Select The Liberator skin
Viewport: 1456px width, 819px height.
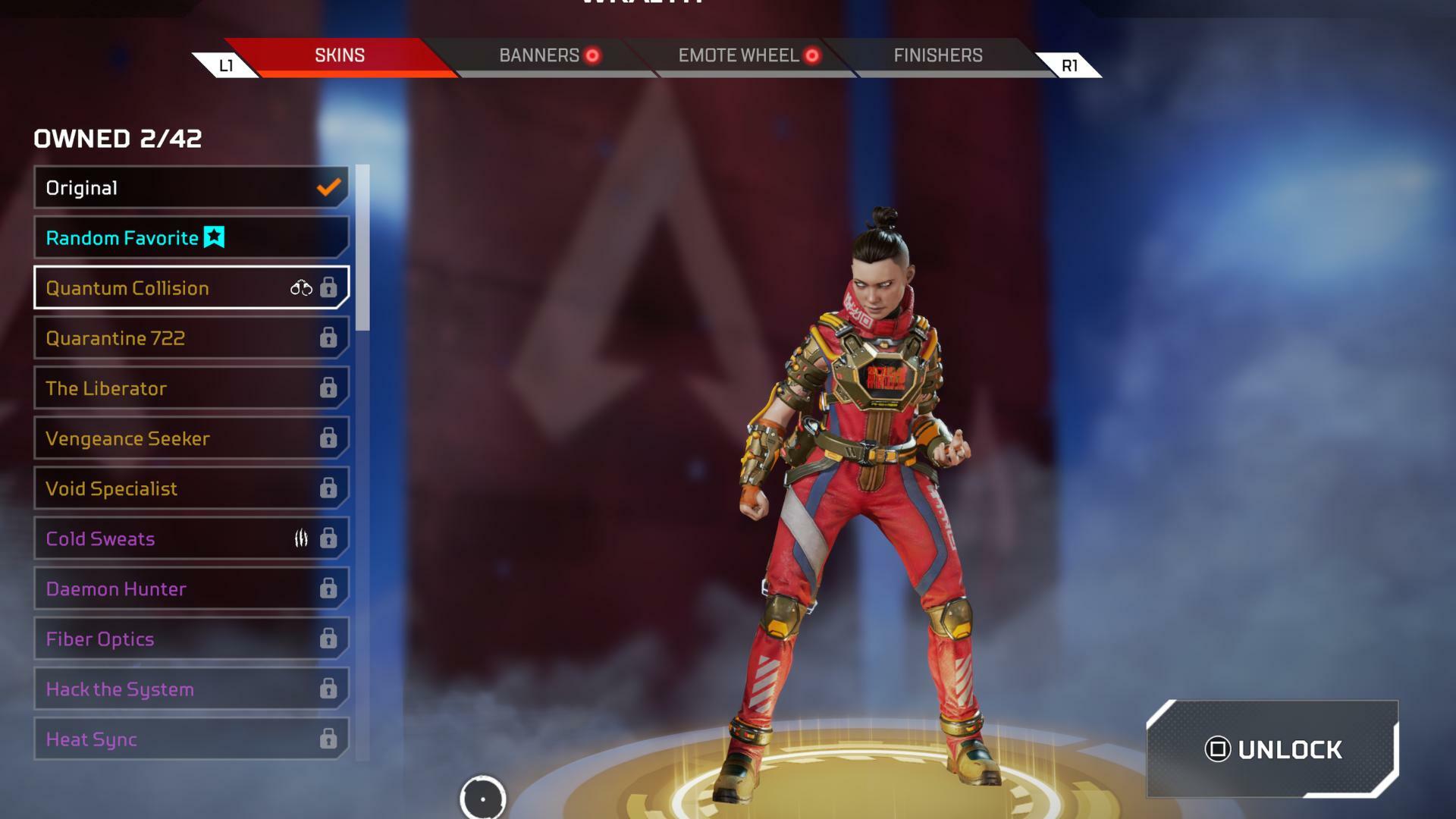click(191, 388)
